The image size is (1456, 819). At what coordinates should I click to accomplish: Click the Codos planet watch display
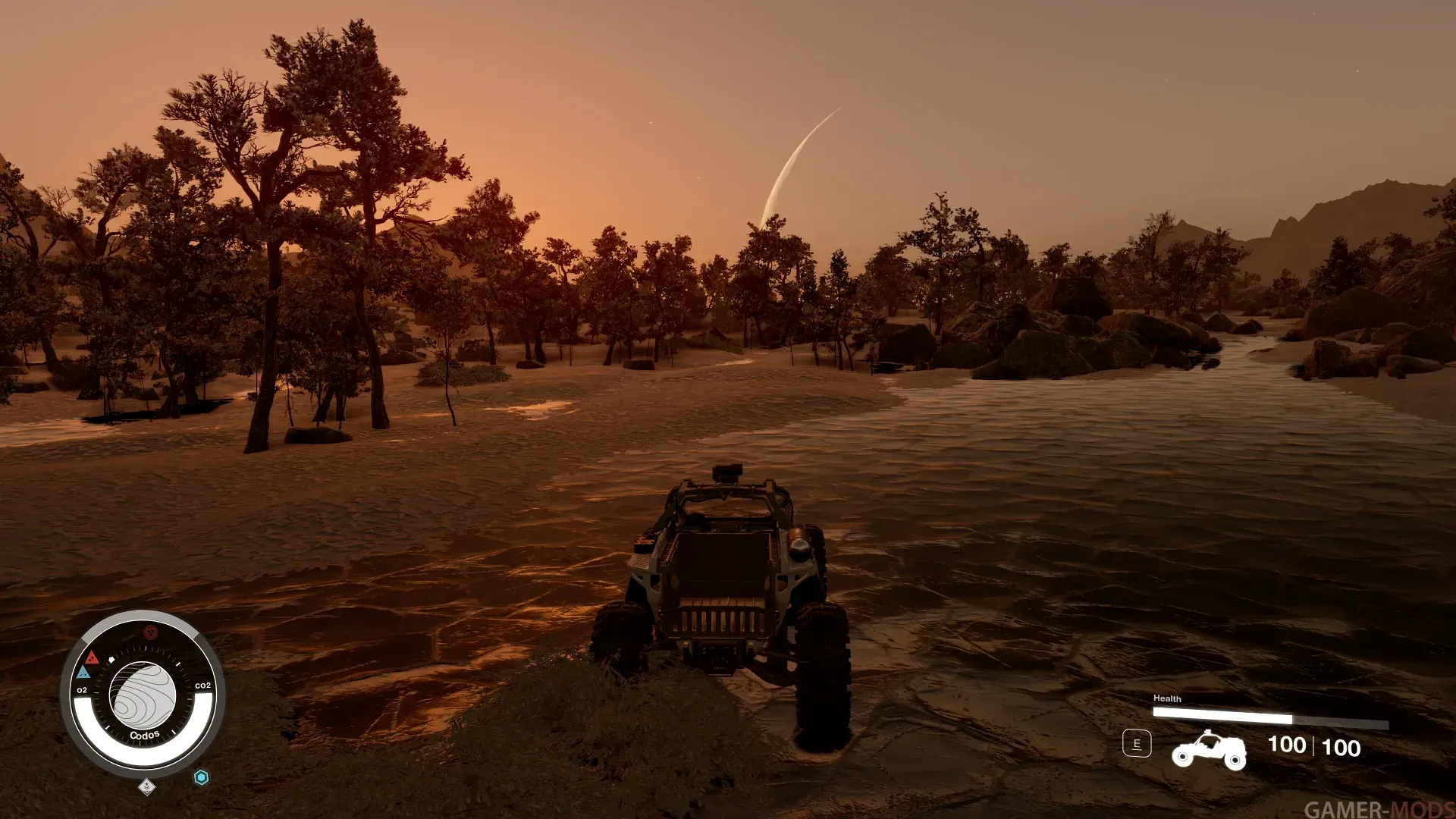(x=143, y=695)
